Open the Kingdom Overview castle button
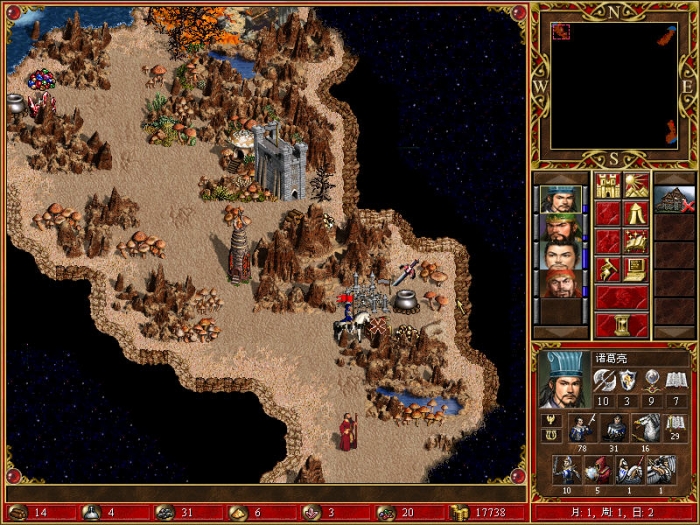The image size is (700, 525). click(608, 185)
